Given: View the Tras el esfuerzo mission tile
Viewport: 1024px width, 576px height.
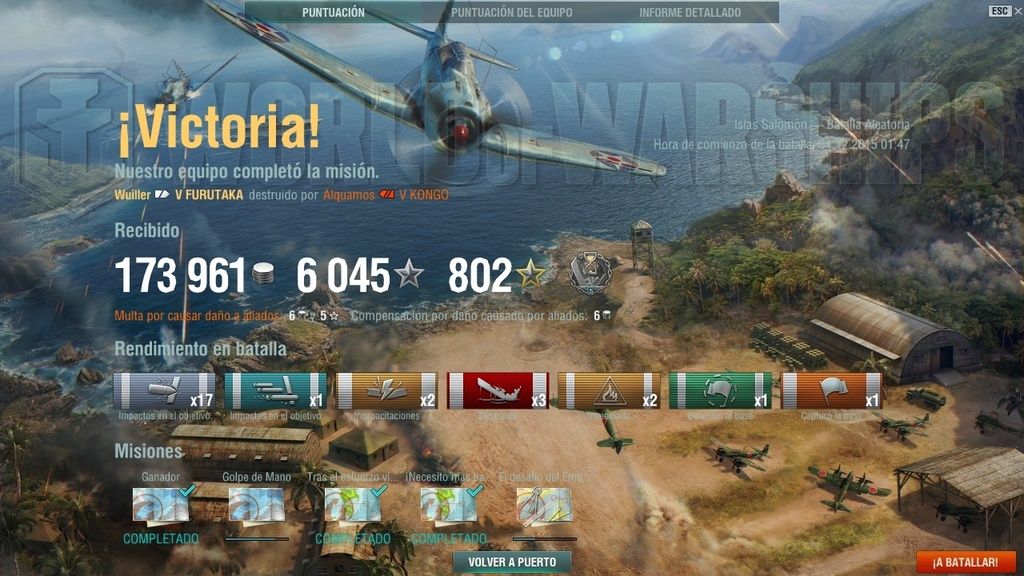Looking at the screenshot, I should (x=353, y=505).
